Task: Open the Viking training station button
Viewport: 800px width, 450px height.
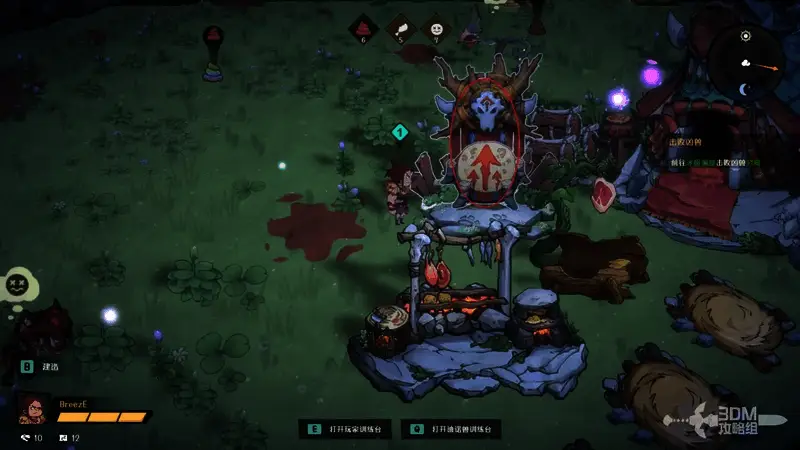Action: [451, 429]
